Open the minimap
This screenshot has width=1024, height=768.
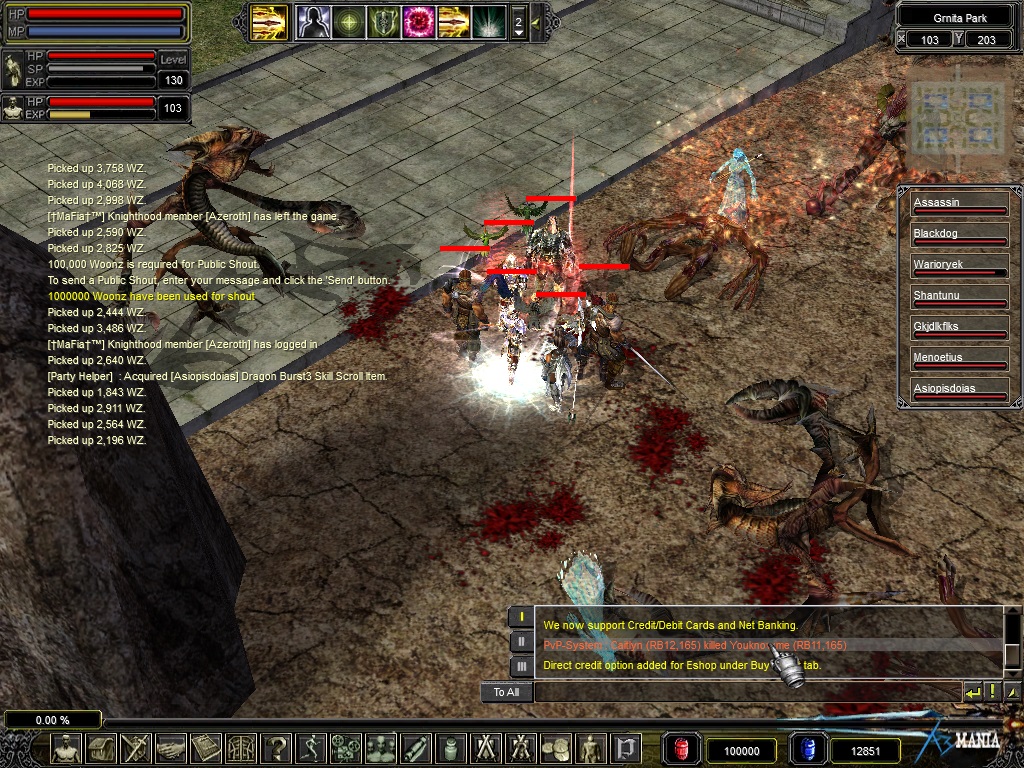pos(958,118)
